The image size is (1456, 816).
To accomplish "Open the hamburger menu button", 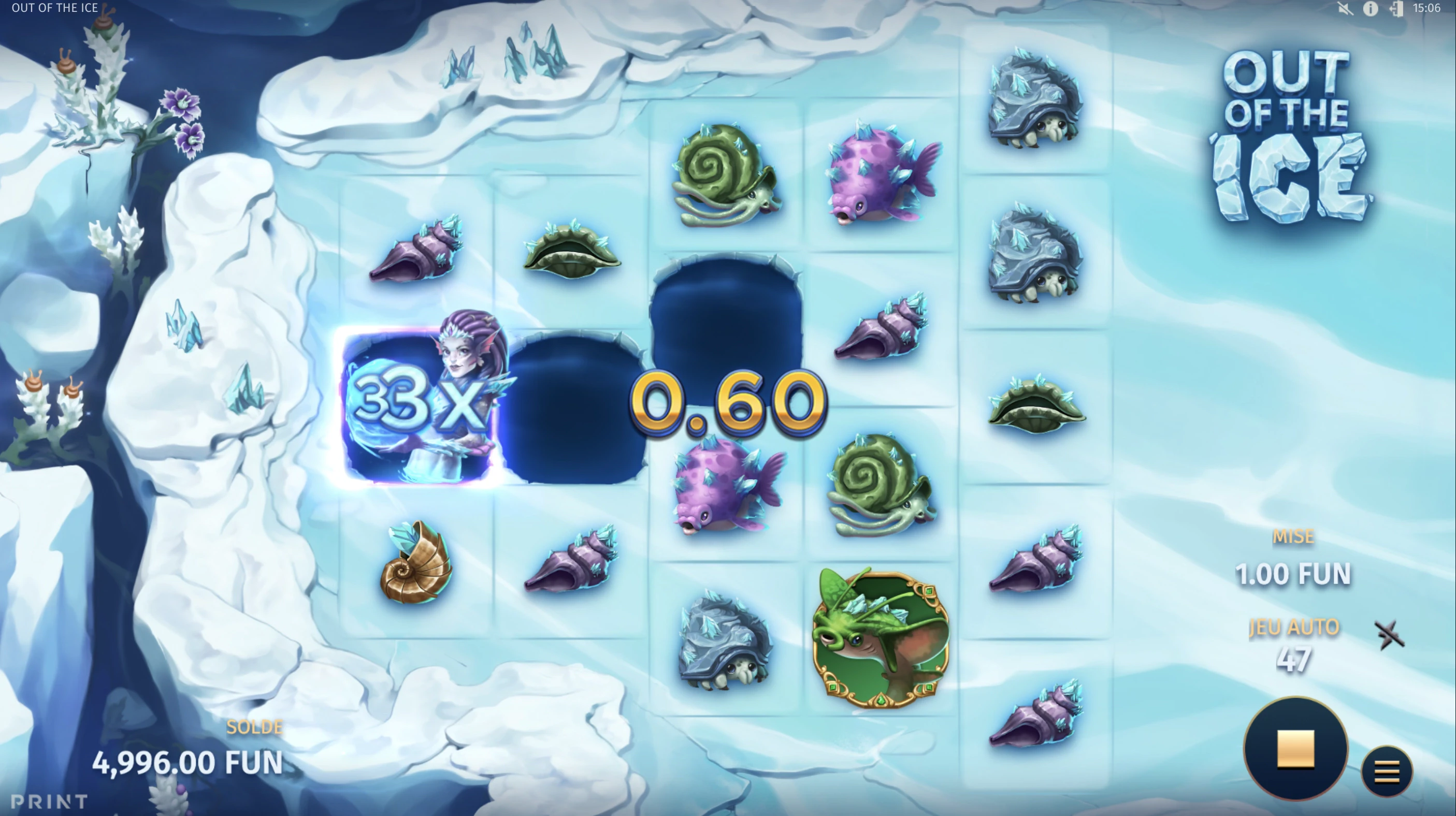I will coord(1387,771).
